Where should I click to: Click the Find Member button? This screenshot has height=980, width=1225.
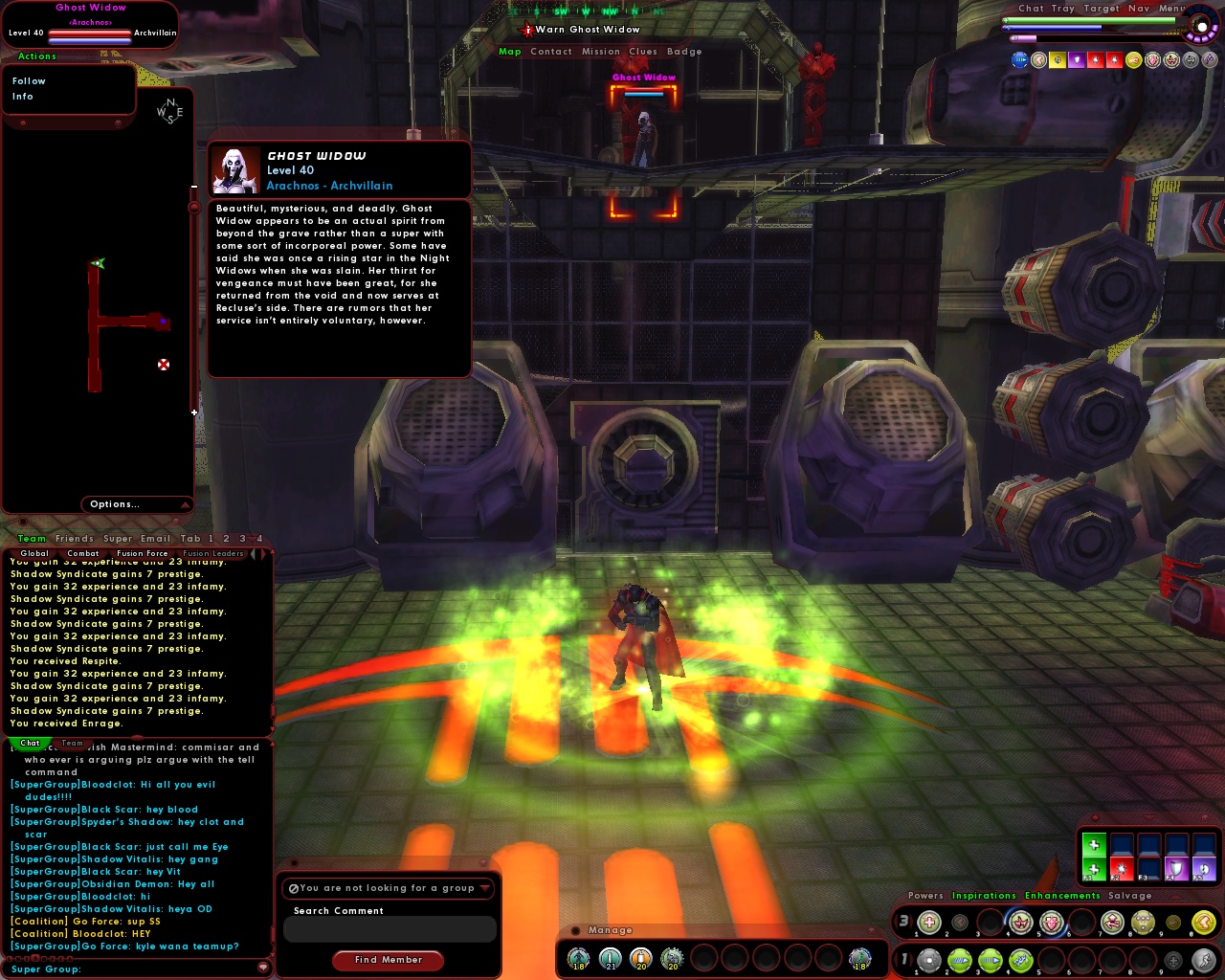point(388,960)
